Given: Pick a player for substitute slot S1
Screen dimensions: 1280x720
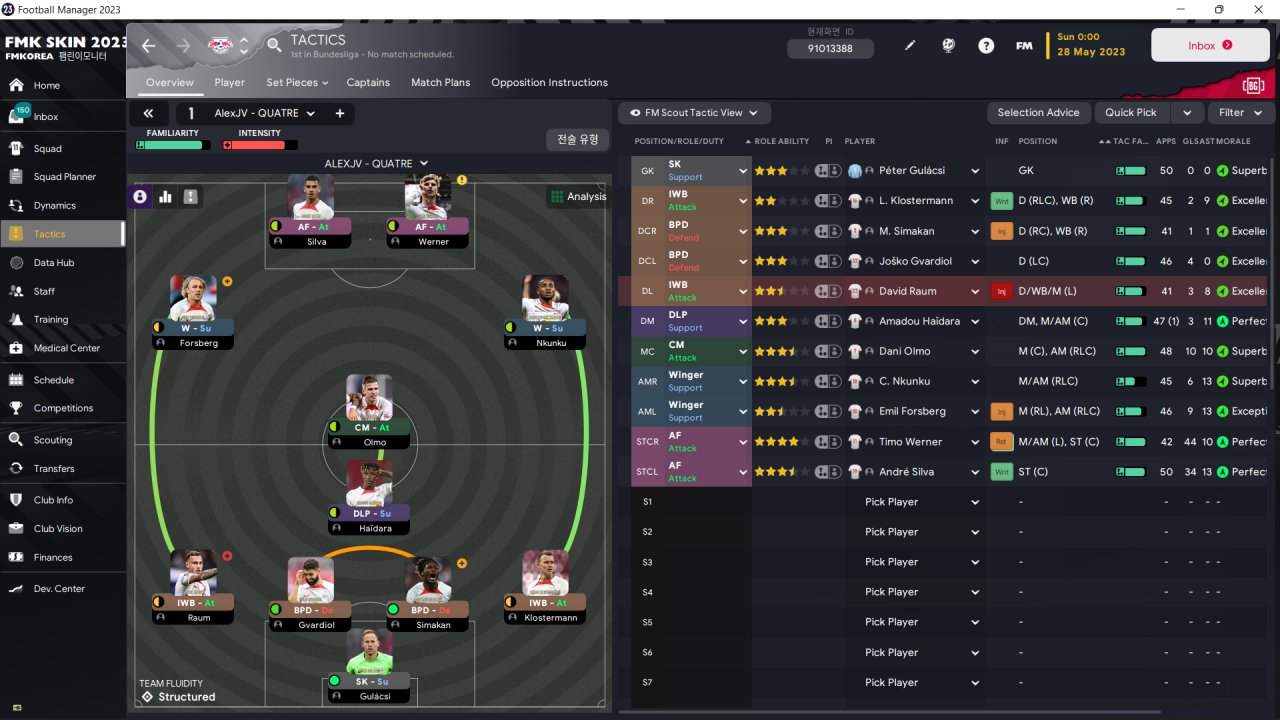Looking at the screenshot, I should pos(920,502).
